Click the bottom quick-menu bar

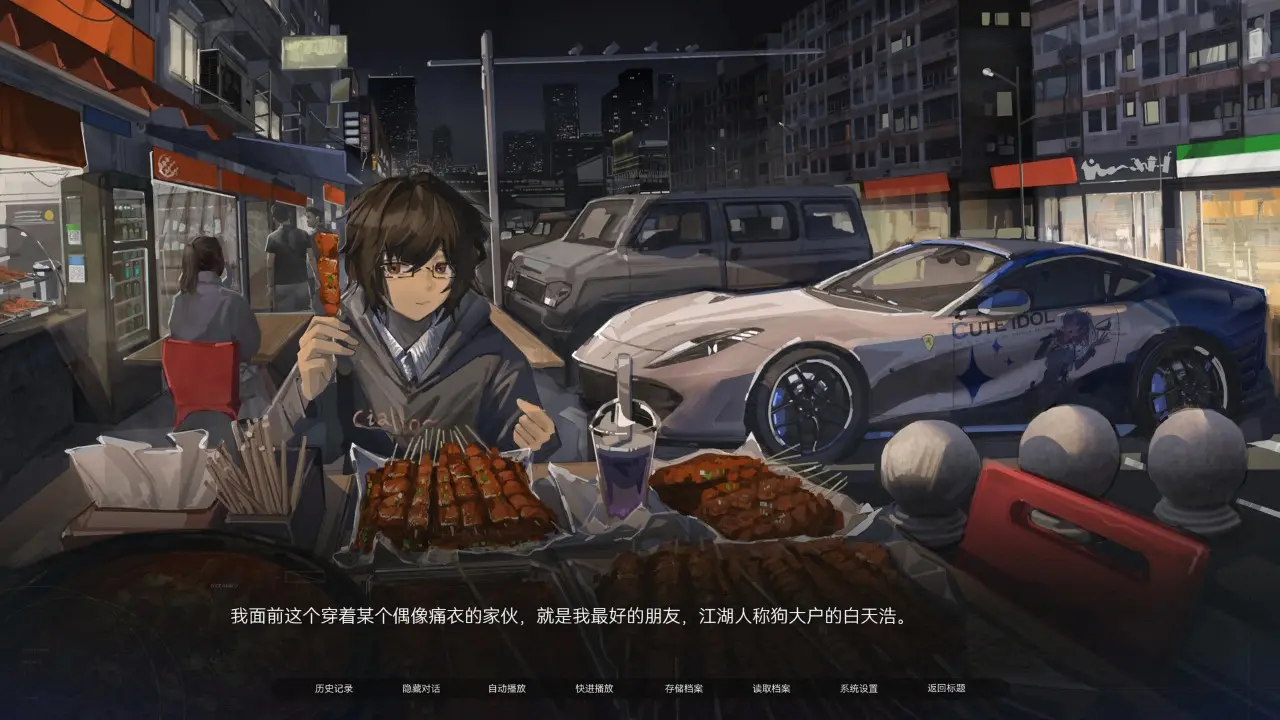640,688
